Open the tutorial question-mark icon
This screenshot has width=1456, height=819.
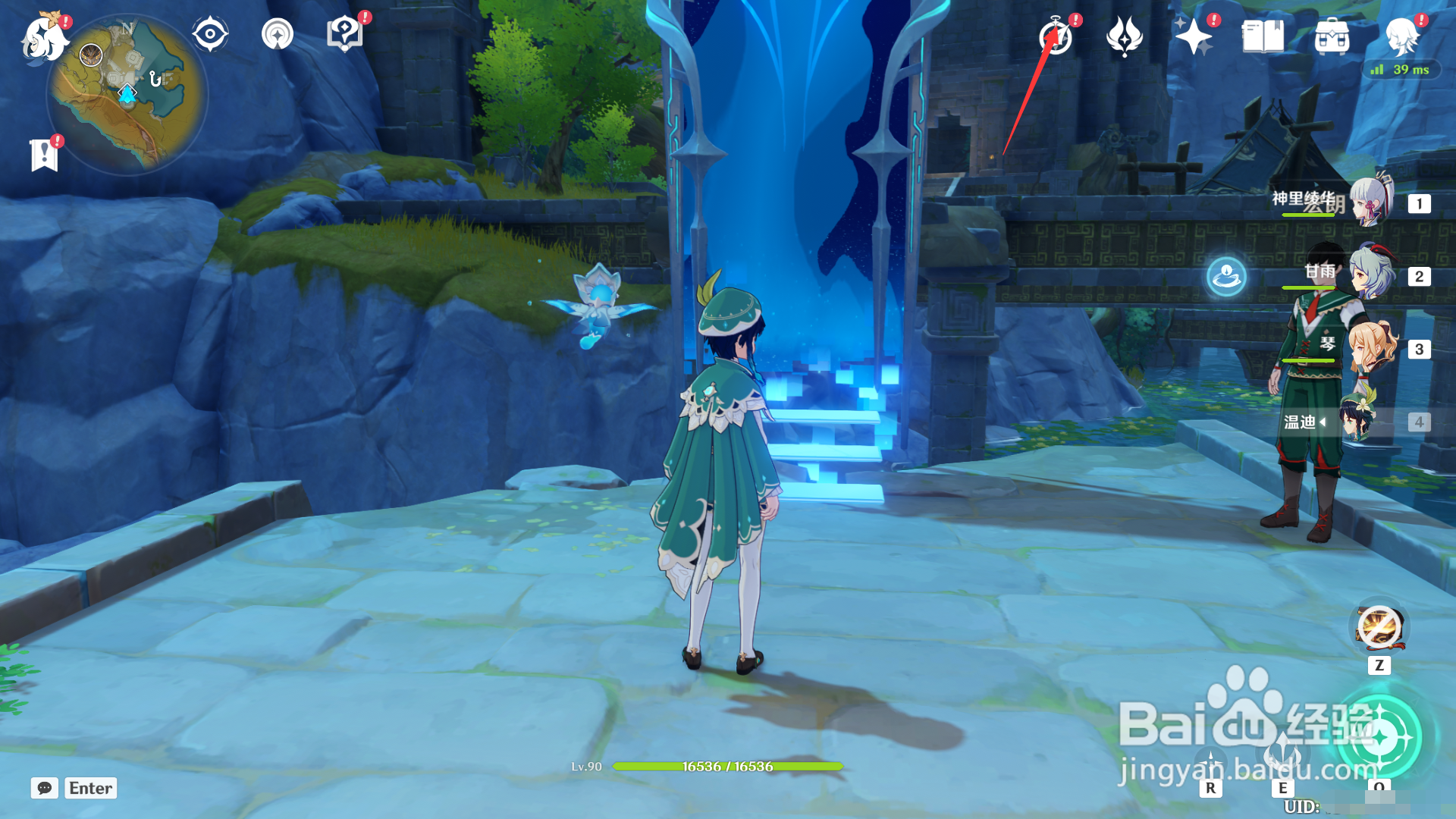coord(344,34)
